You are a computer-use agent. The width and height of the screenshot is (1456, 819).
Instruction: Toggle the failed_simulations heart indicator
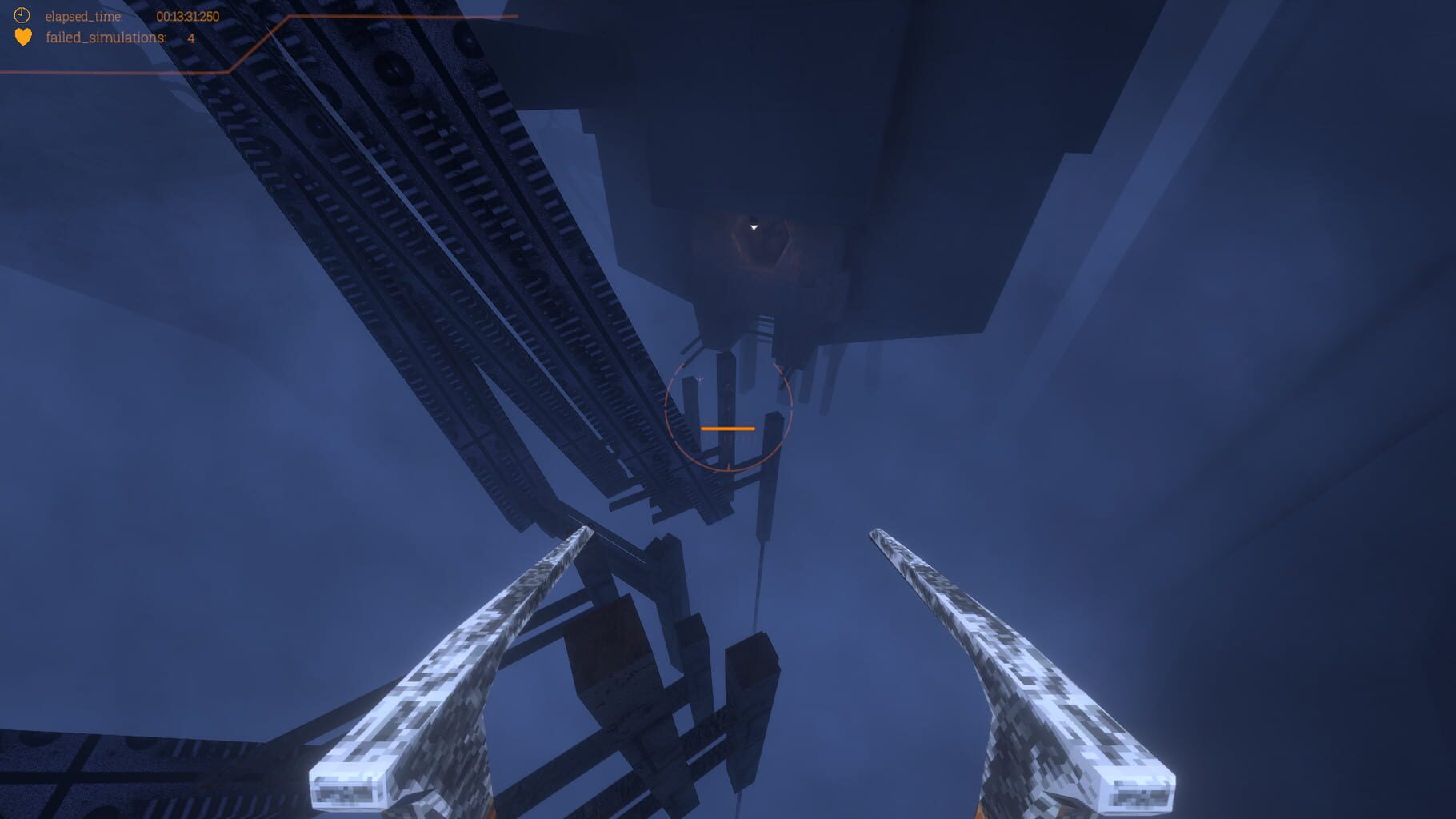coord(22,36)
